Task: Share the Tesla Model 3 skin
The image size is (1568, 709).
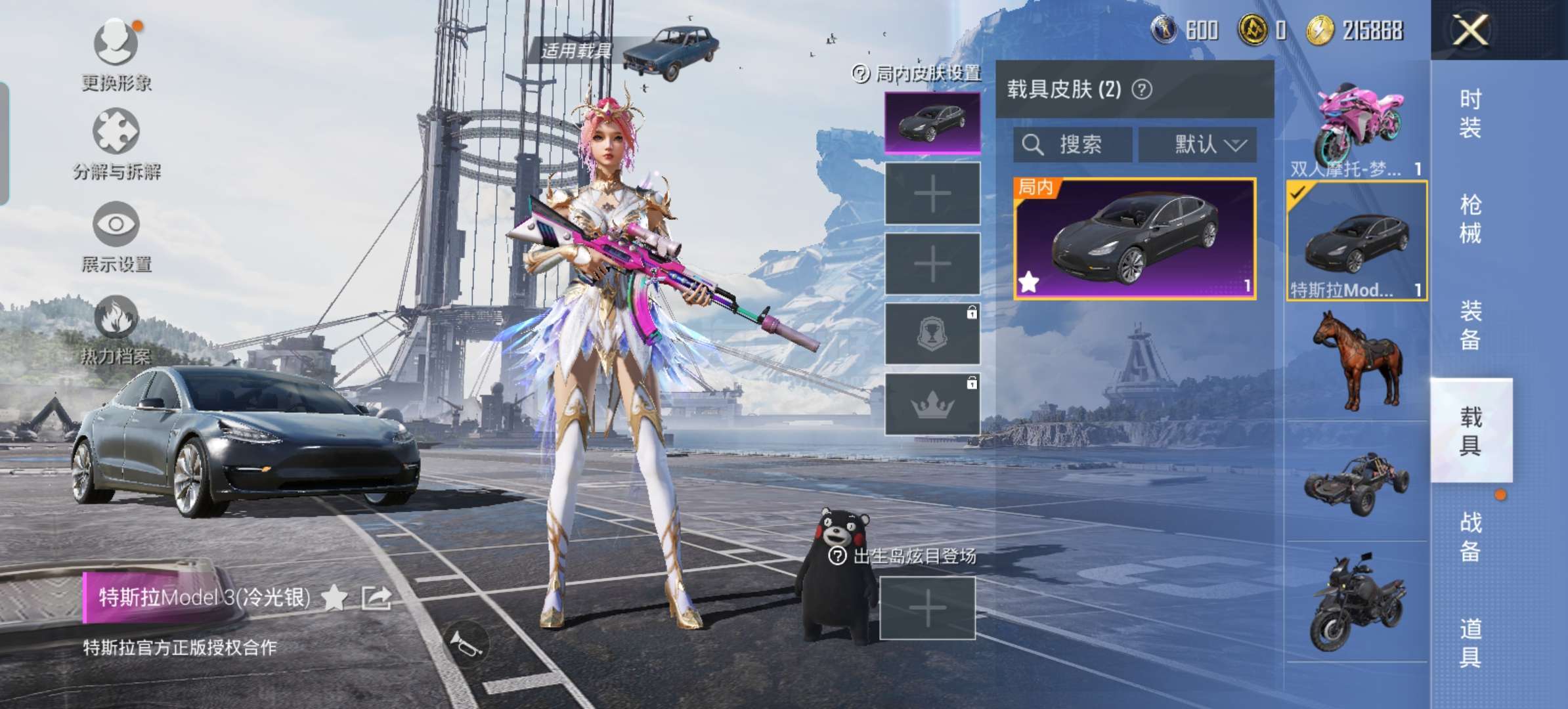Action: click(377, 597)
